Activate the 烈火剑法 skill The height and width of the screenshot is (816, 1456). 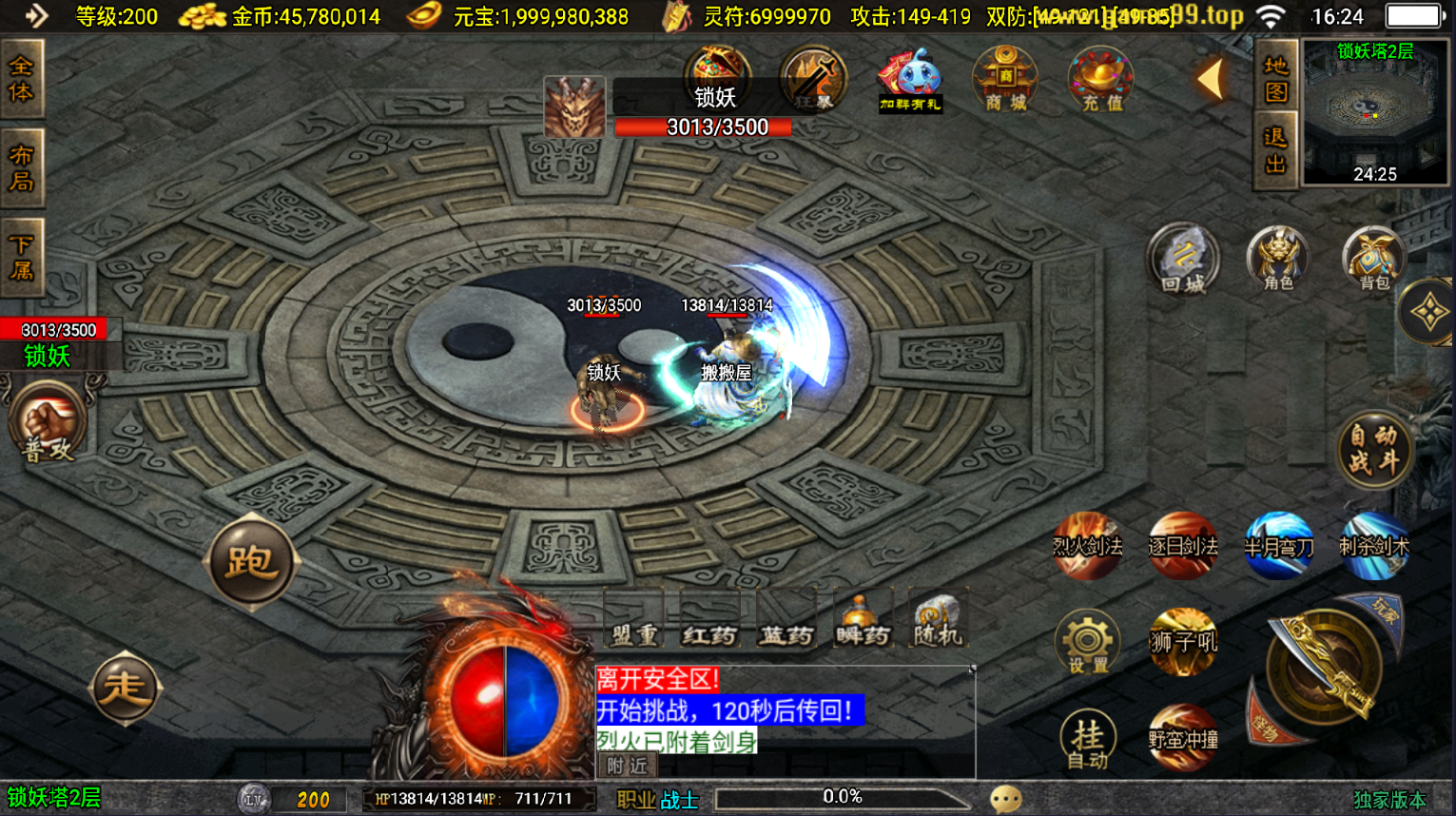(x=1087, y=545)
